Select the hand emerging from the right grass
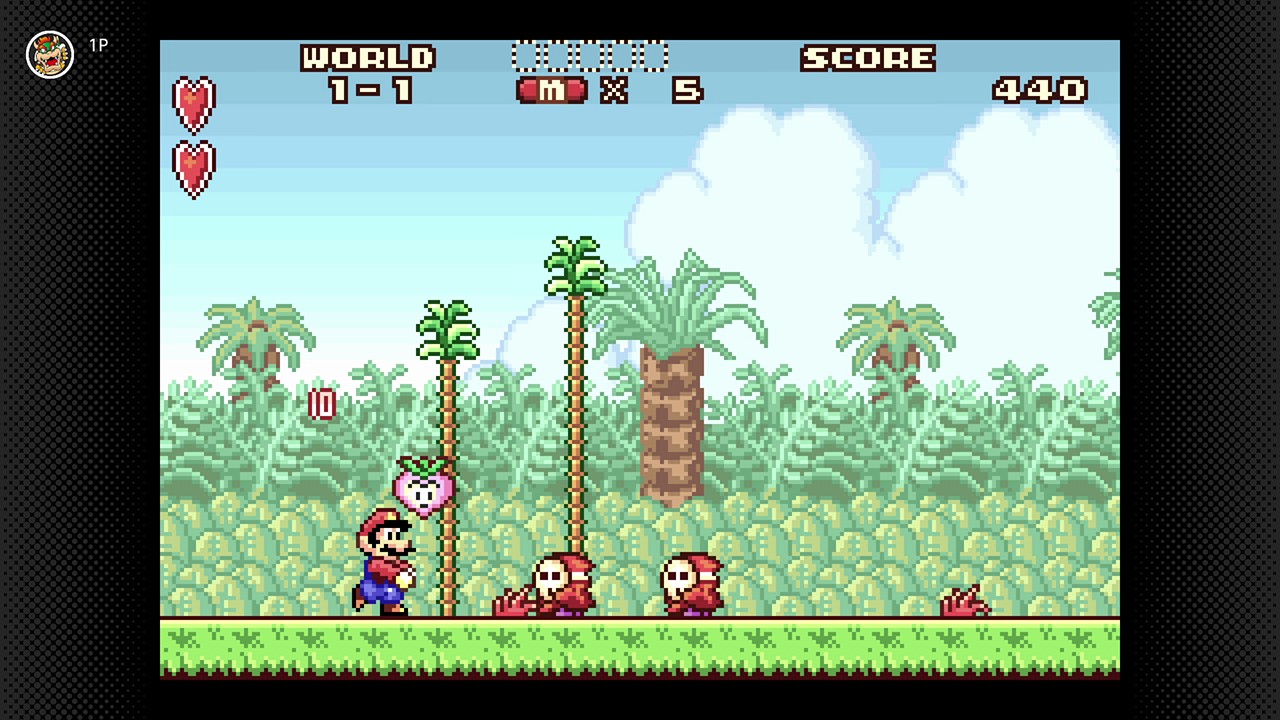The height and width of the screenshot is (720, 1280). pos(965,600)
